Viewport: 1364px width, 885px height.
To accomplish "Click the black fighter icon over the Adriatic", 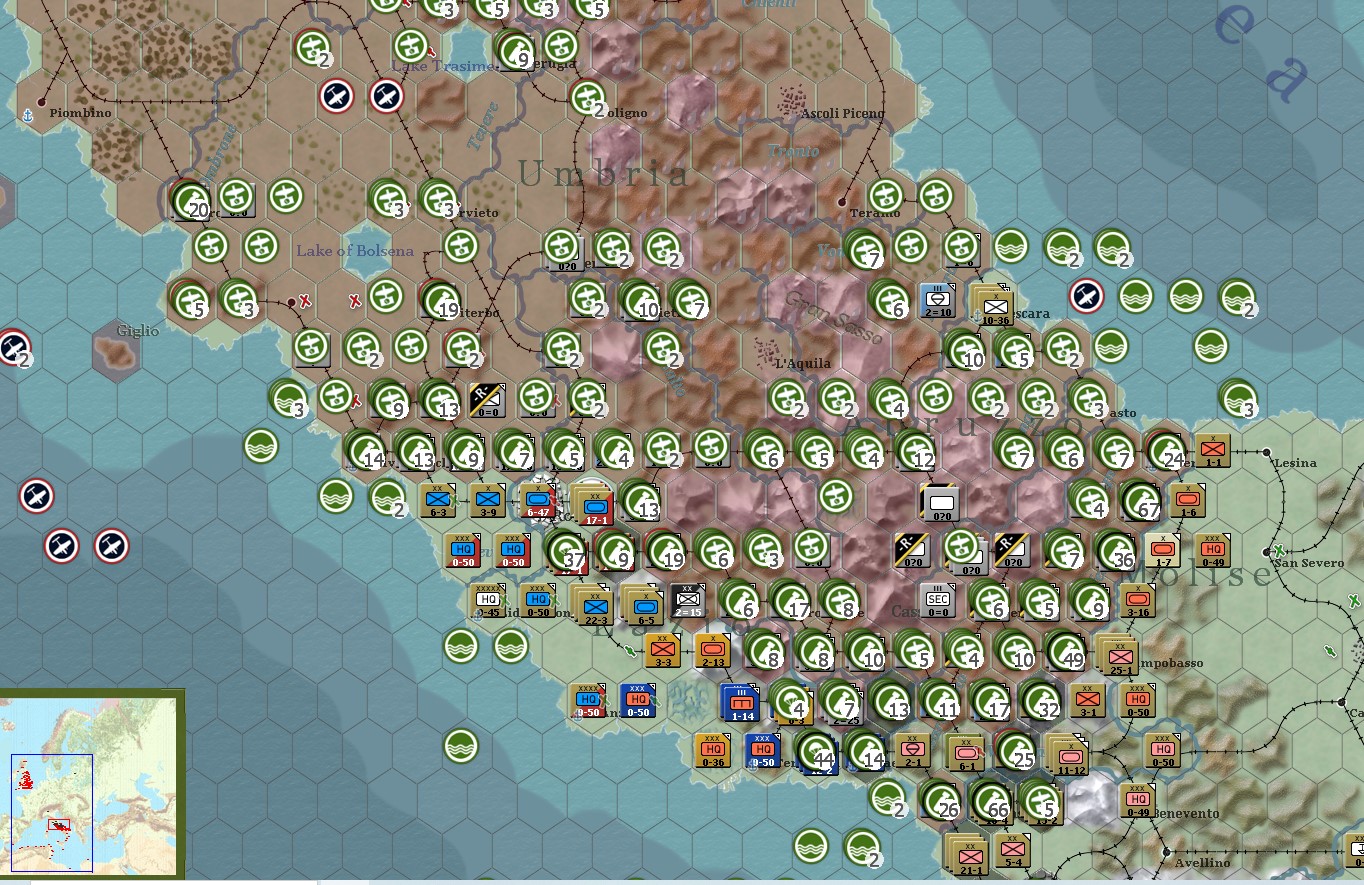I will (x=1087, y=294).
